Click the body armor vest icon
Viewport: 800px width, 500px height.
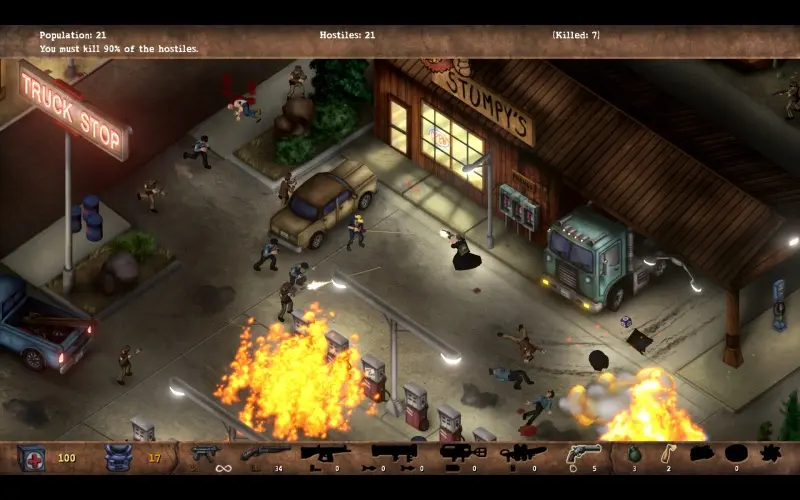(x=118, y=457)
